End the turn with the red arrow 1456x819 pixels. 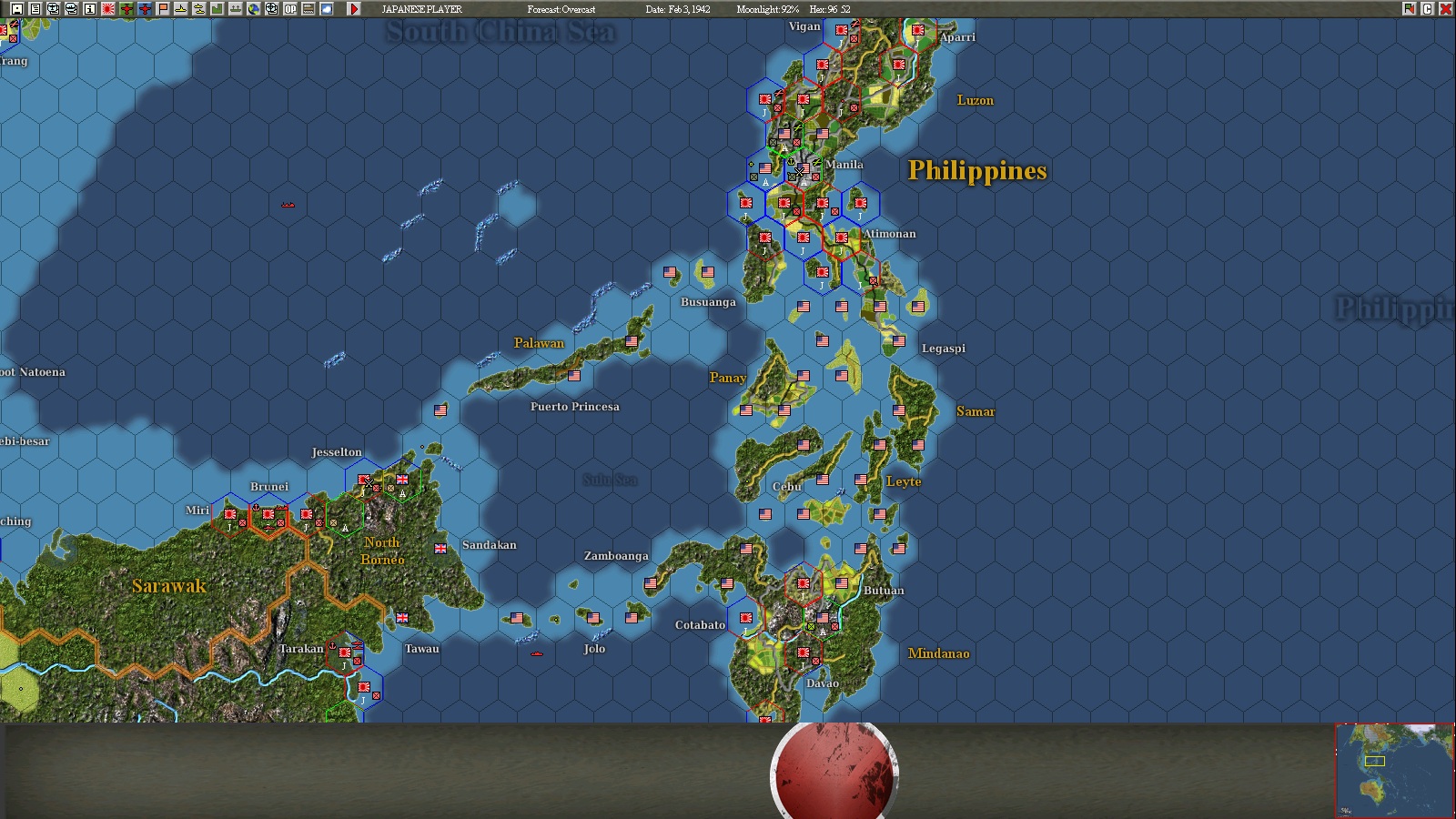pos(355,7)
